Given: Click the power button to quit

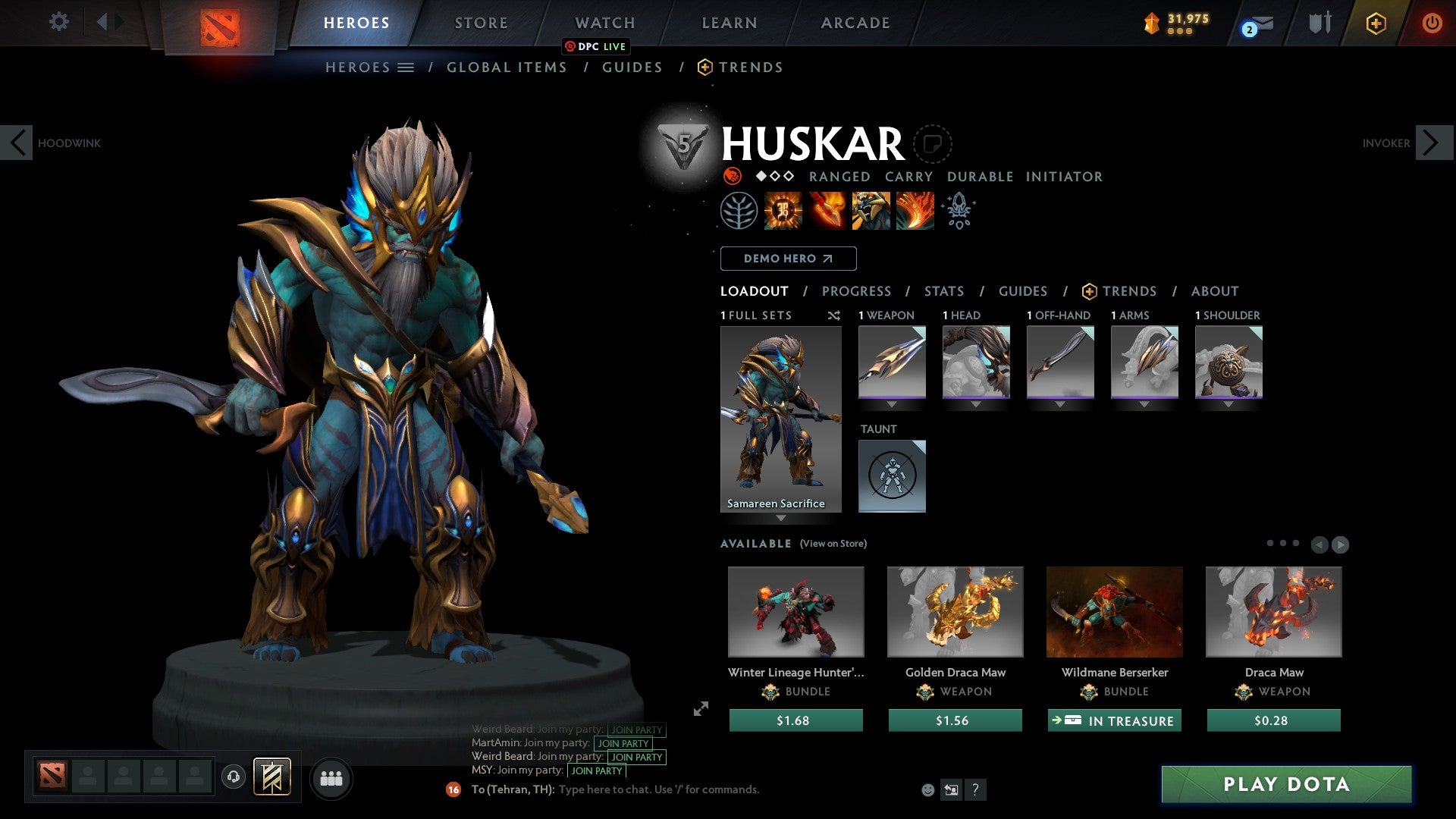Looking at the screenshot, I should click(1433, 23).
